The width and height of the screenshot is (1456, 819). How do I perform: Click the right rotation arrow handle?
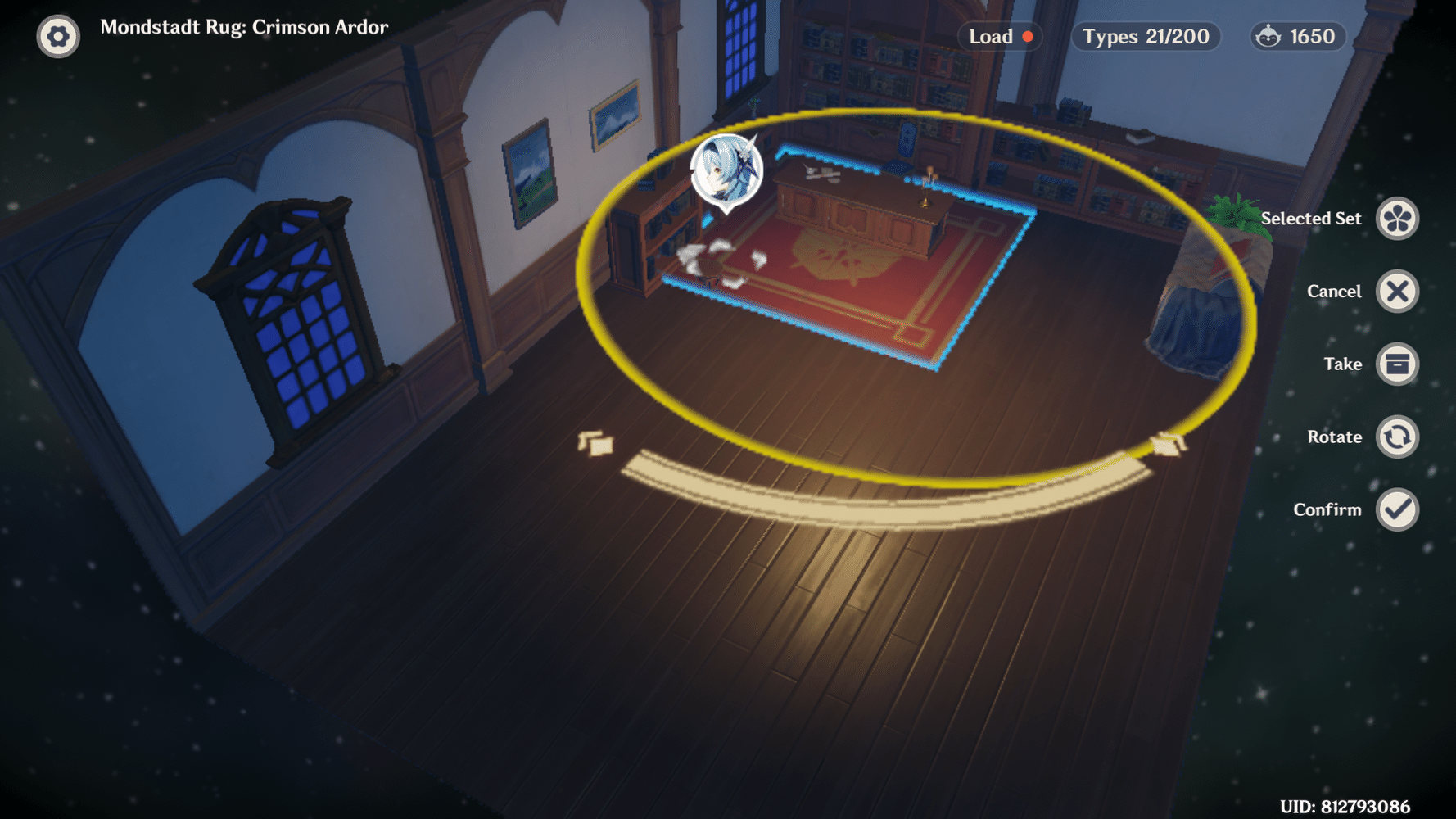[1169, 443]
